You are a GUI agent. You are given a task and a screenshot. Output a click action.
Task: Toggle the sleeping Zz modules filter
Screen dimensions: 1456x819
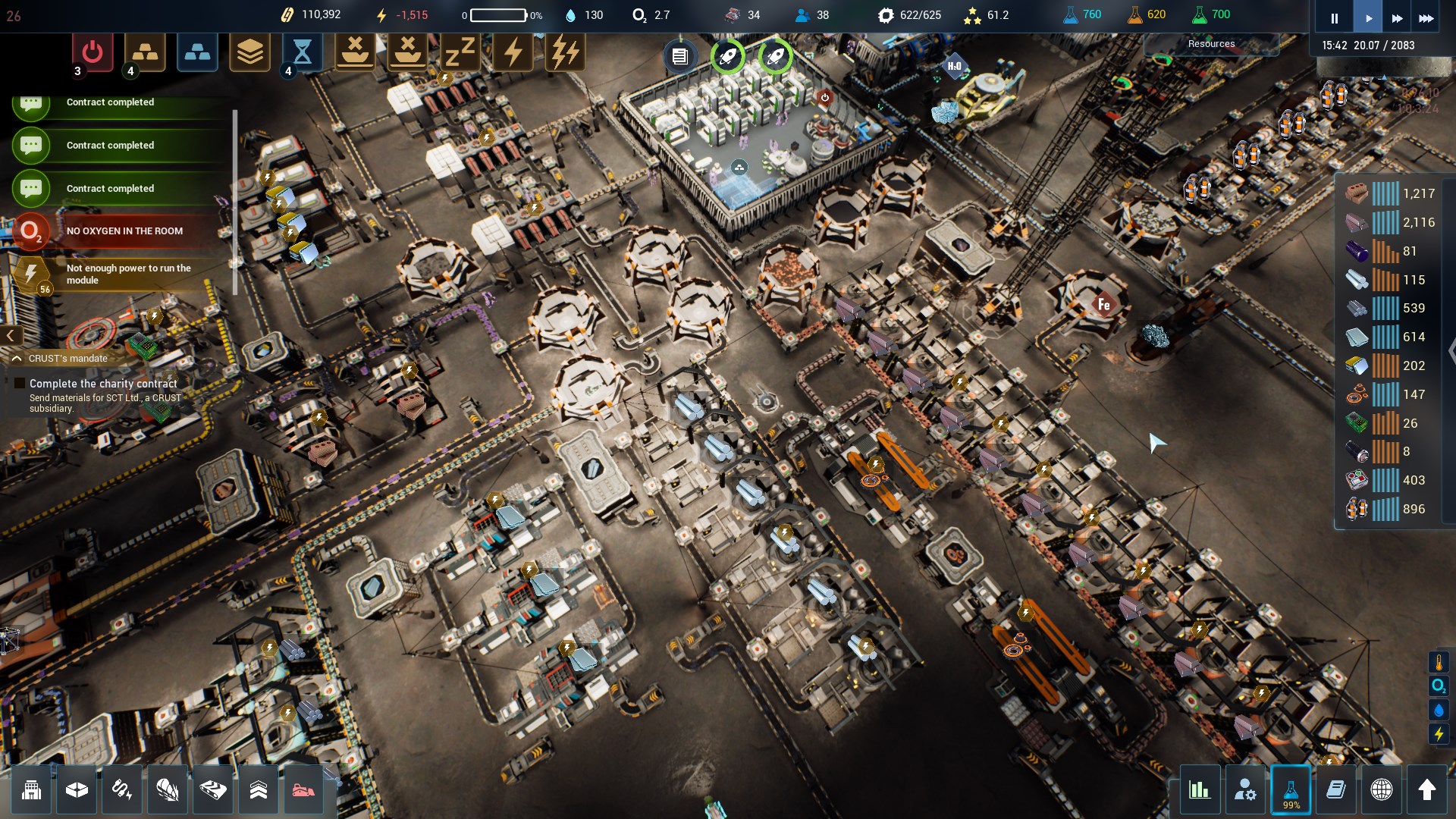tap(460, 52)
